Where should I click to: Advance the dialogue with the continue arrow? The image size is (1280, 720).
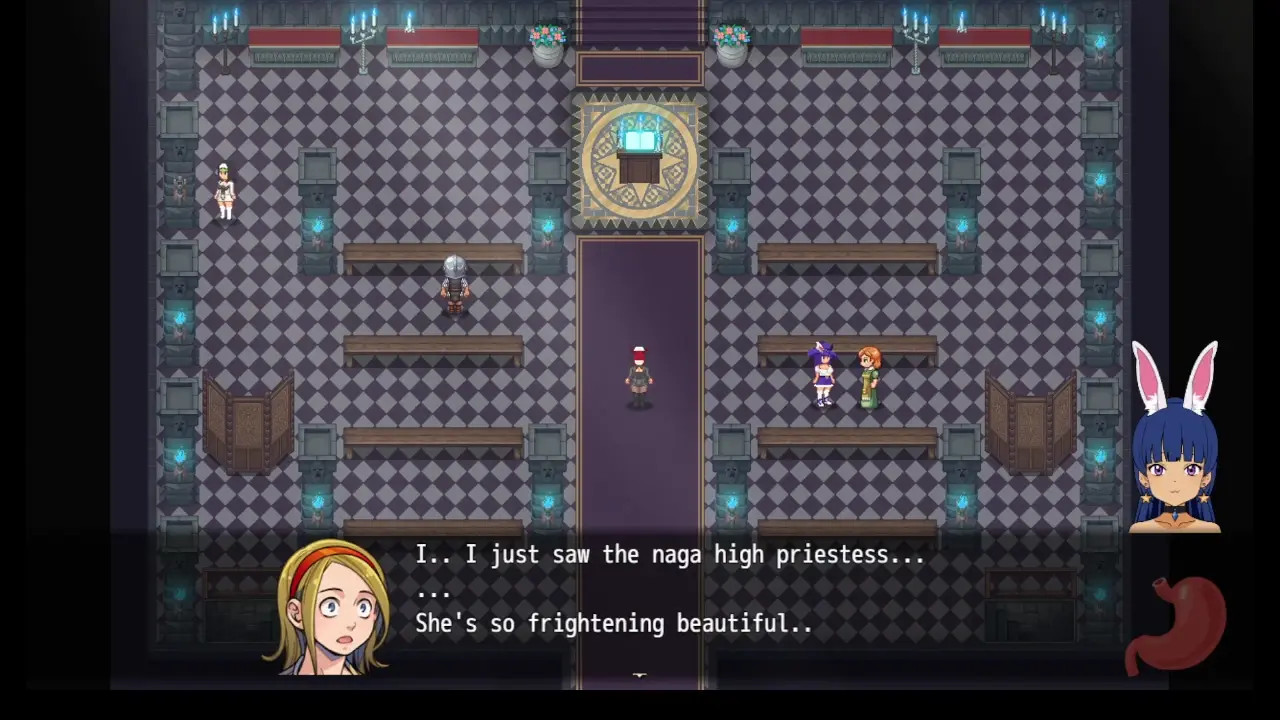(640, 677)
